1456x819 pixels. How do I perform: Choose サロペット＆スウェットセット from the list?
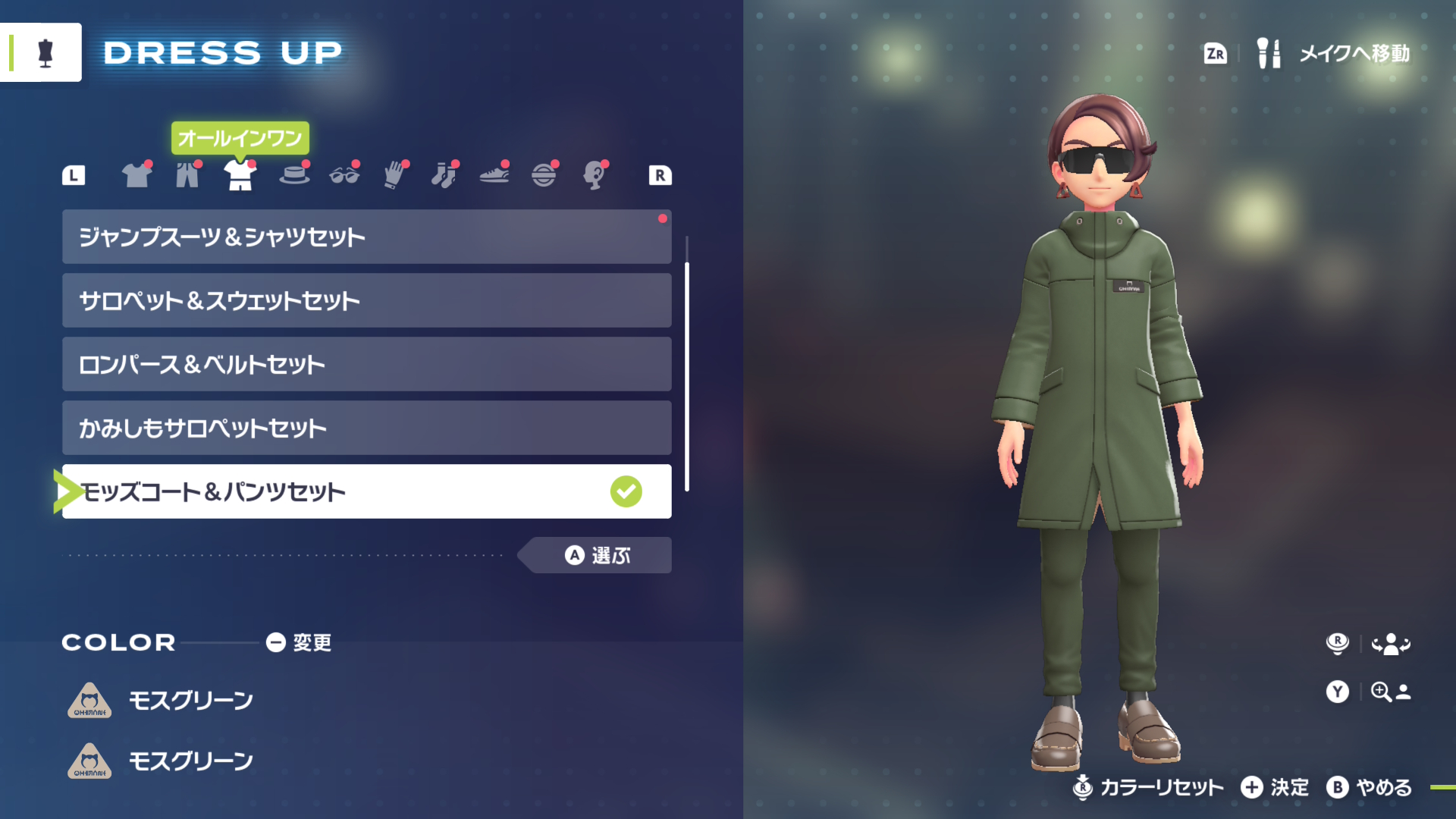366,301
